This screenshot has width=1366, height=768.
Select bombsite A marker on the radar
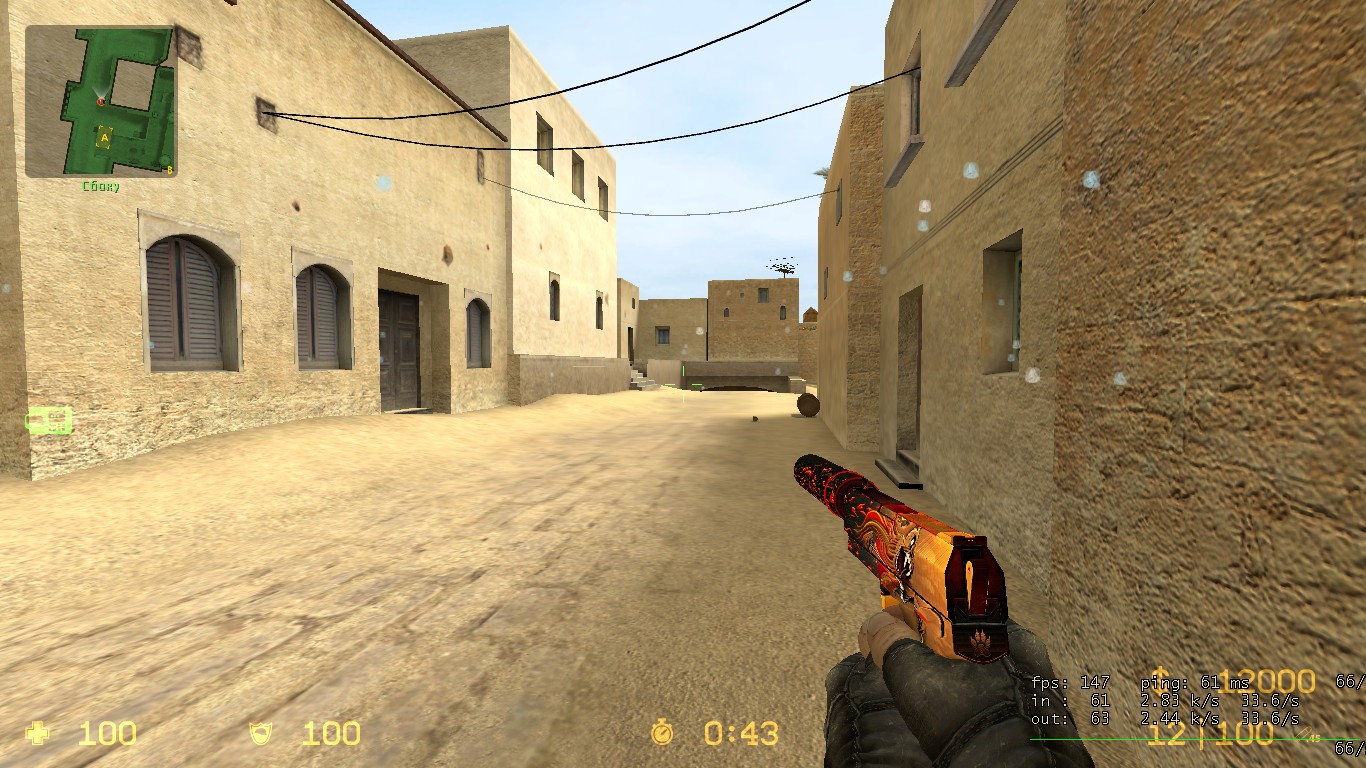tap(104, 137)
